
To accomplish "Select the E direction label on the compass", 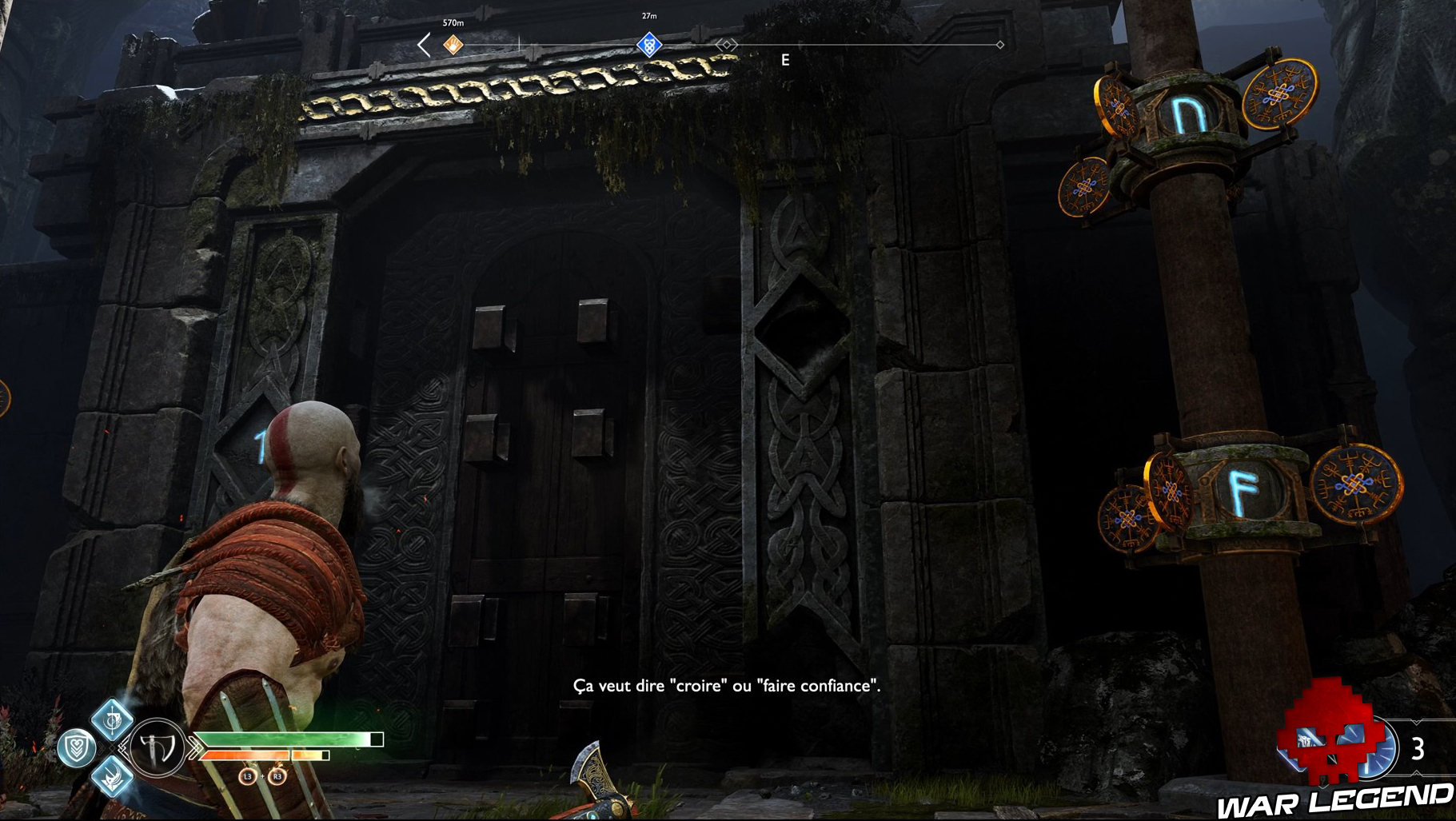I will (x=786, y=58).
